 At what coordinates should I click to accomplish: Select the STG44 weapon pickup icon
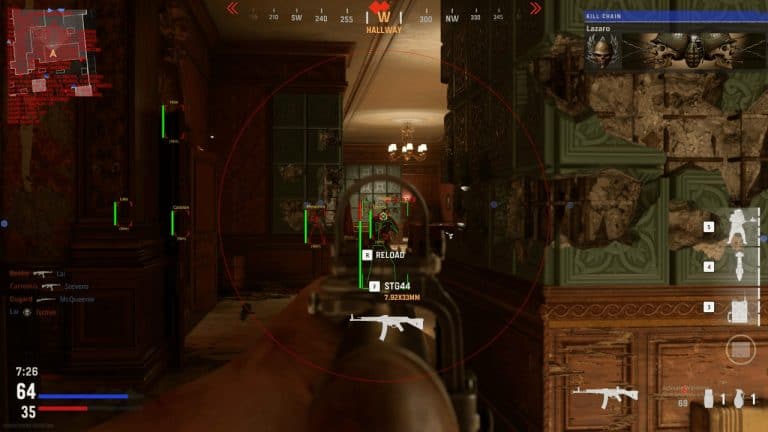[386, 322]
